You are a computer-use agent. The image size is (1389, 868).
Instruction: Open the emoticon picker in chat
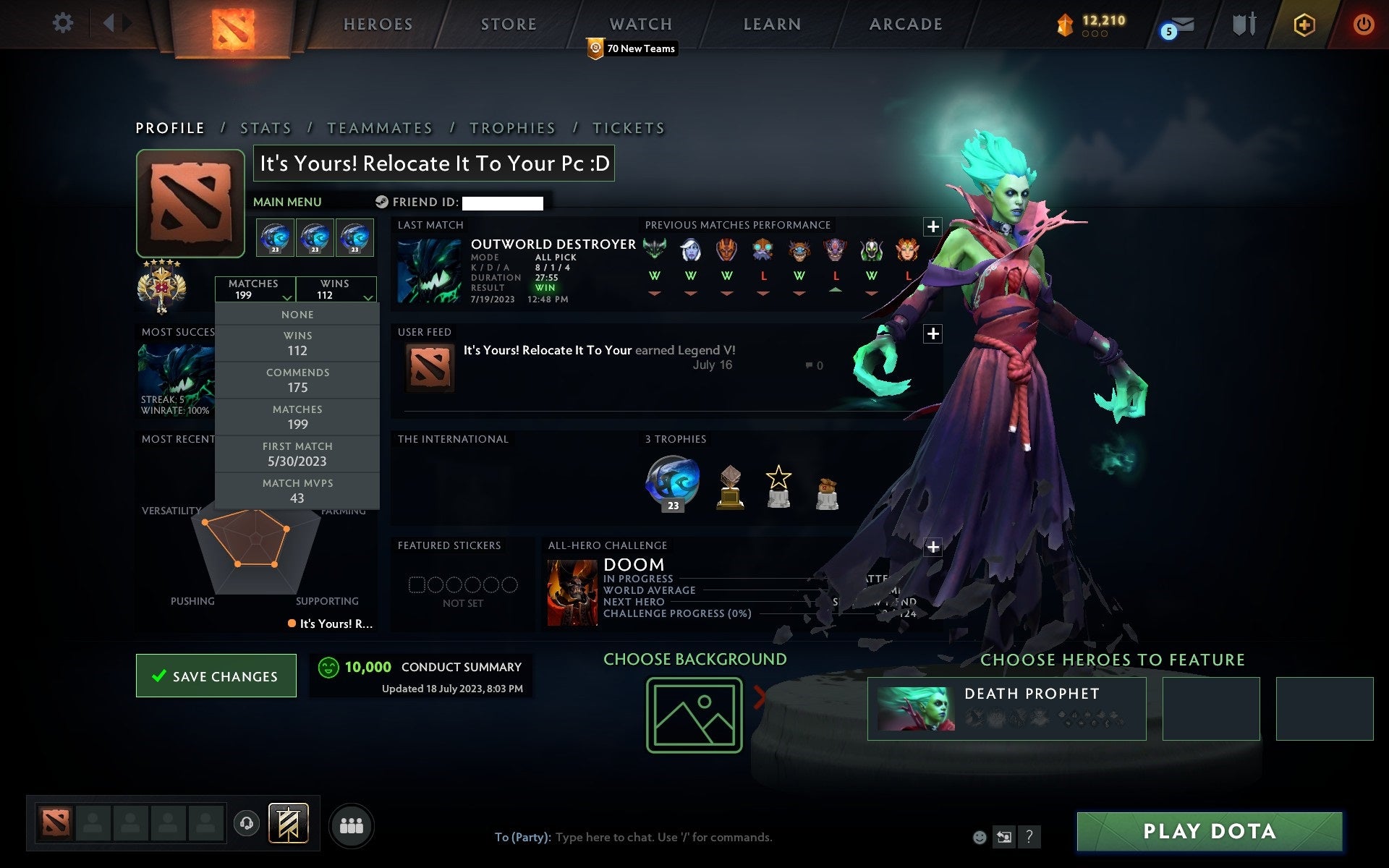[x=979, y=837]
